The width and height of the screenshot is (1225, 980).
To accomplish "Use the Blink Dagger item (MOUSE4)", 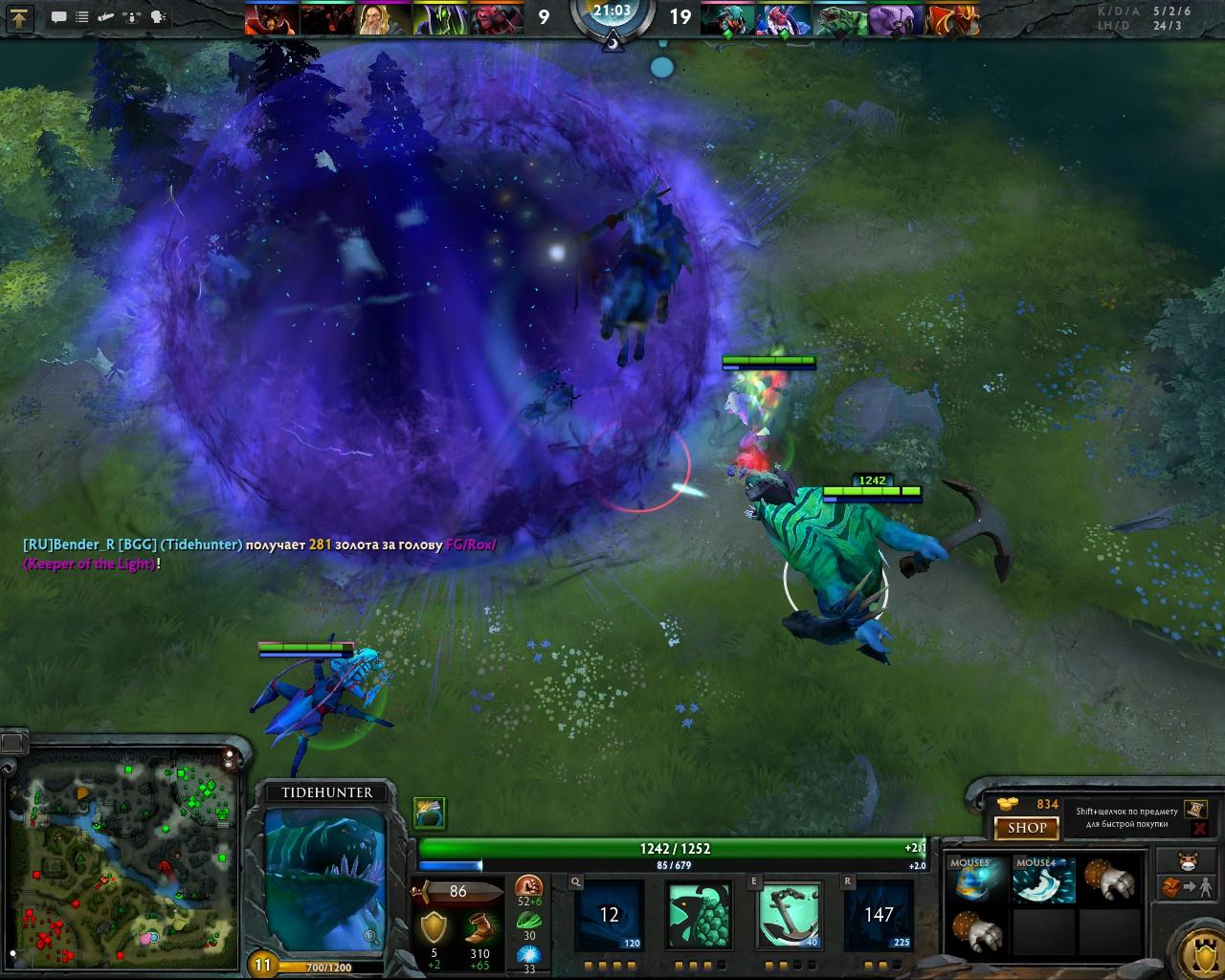I will click(1043, 880).
